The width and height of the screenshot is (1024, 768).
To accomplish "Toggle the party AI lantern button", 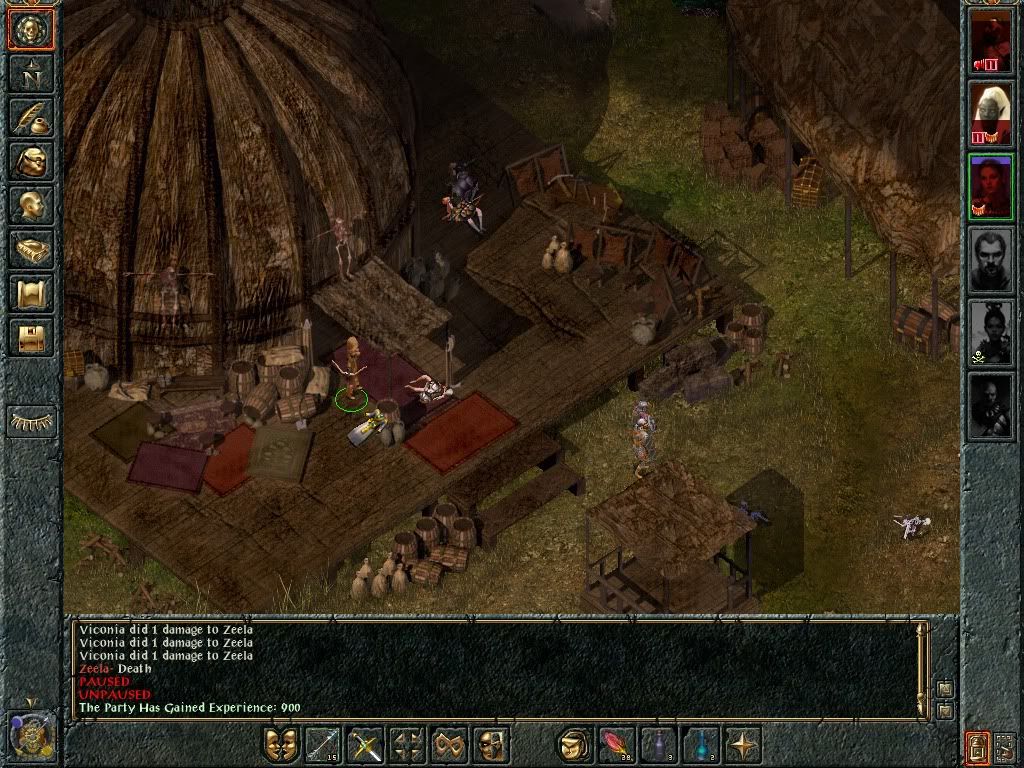I will point(977,746).
